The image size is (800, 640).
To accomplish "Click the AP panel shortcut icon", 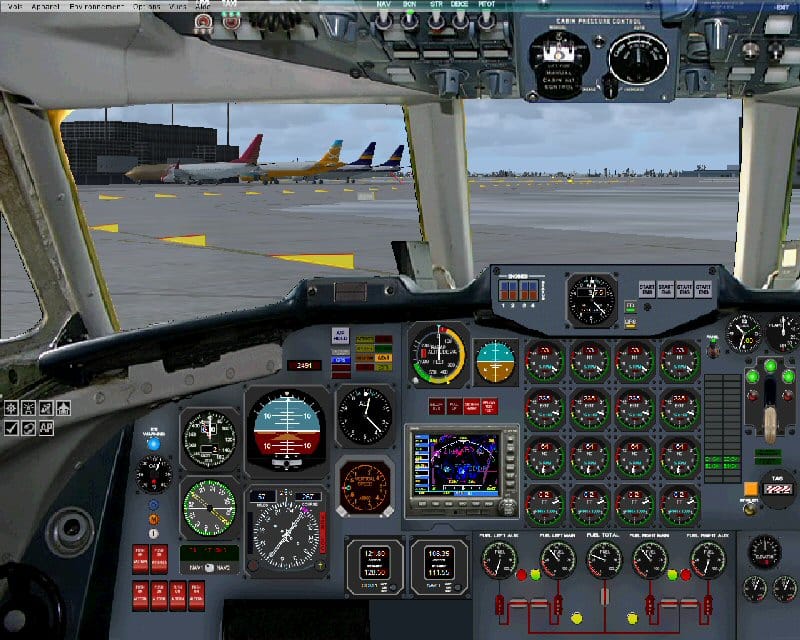I will pos(46,428).
